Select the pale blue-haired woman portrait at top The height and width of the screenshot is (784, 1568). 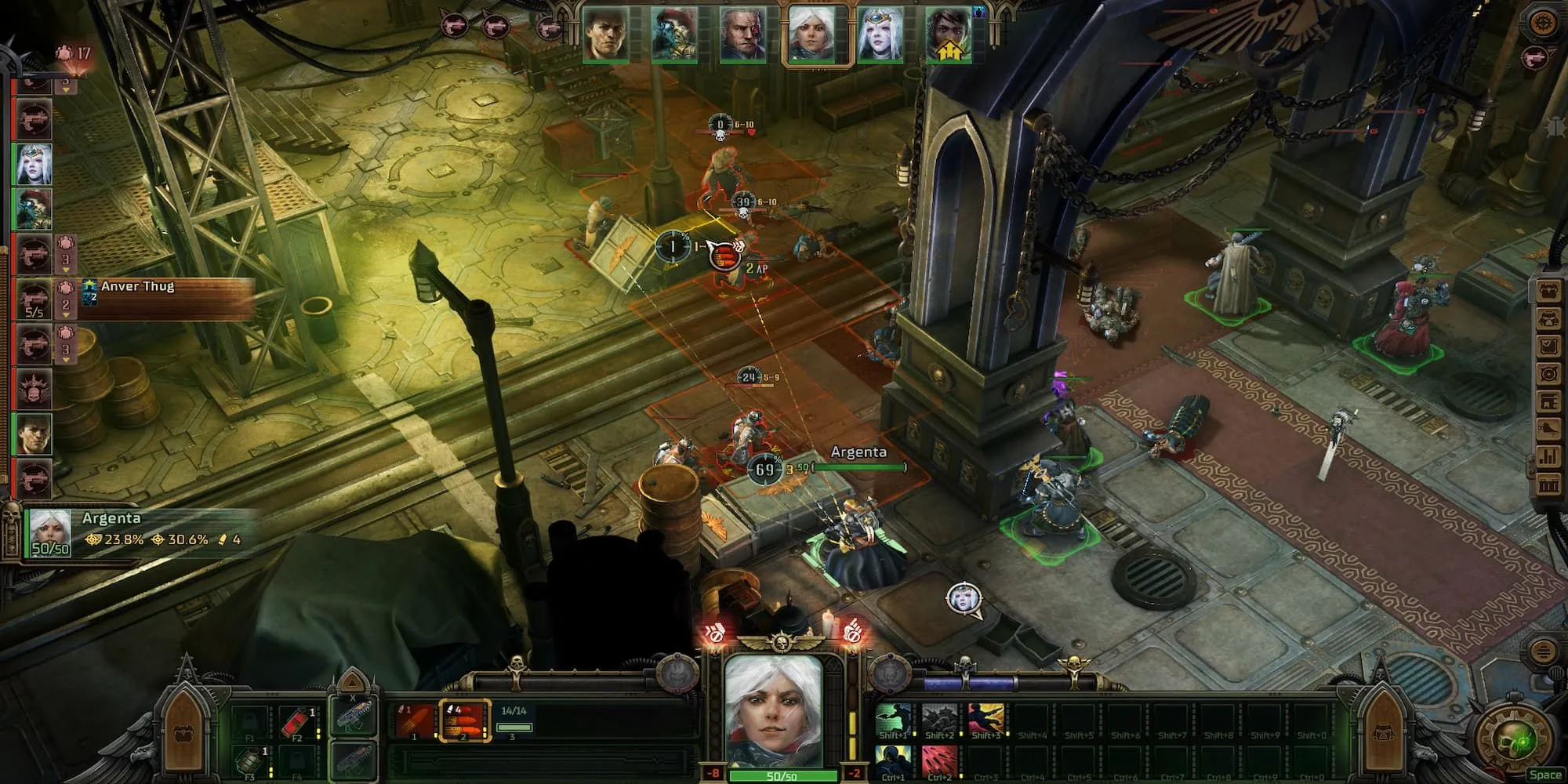880,35
